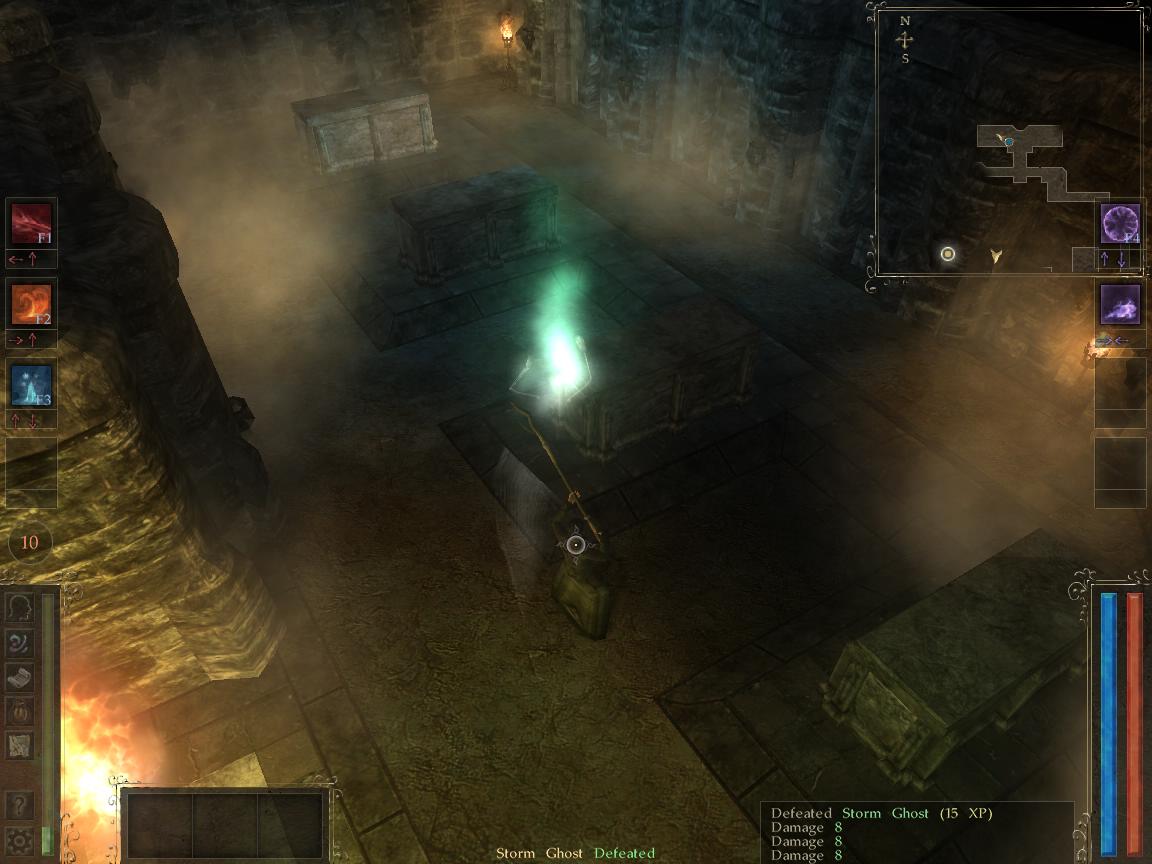Click the glowing ring marker on the minimap
Screen dimensions: 1152x864
pos(948,254)
